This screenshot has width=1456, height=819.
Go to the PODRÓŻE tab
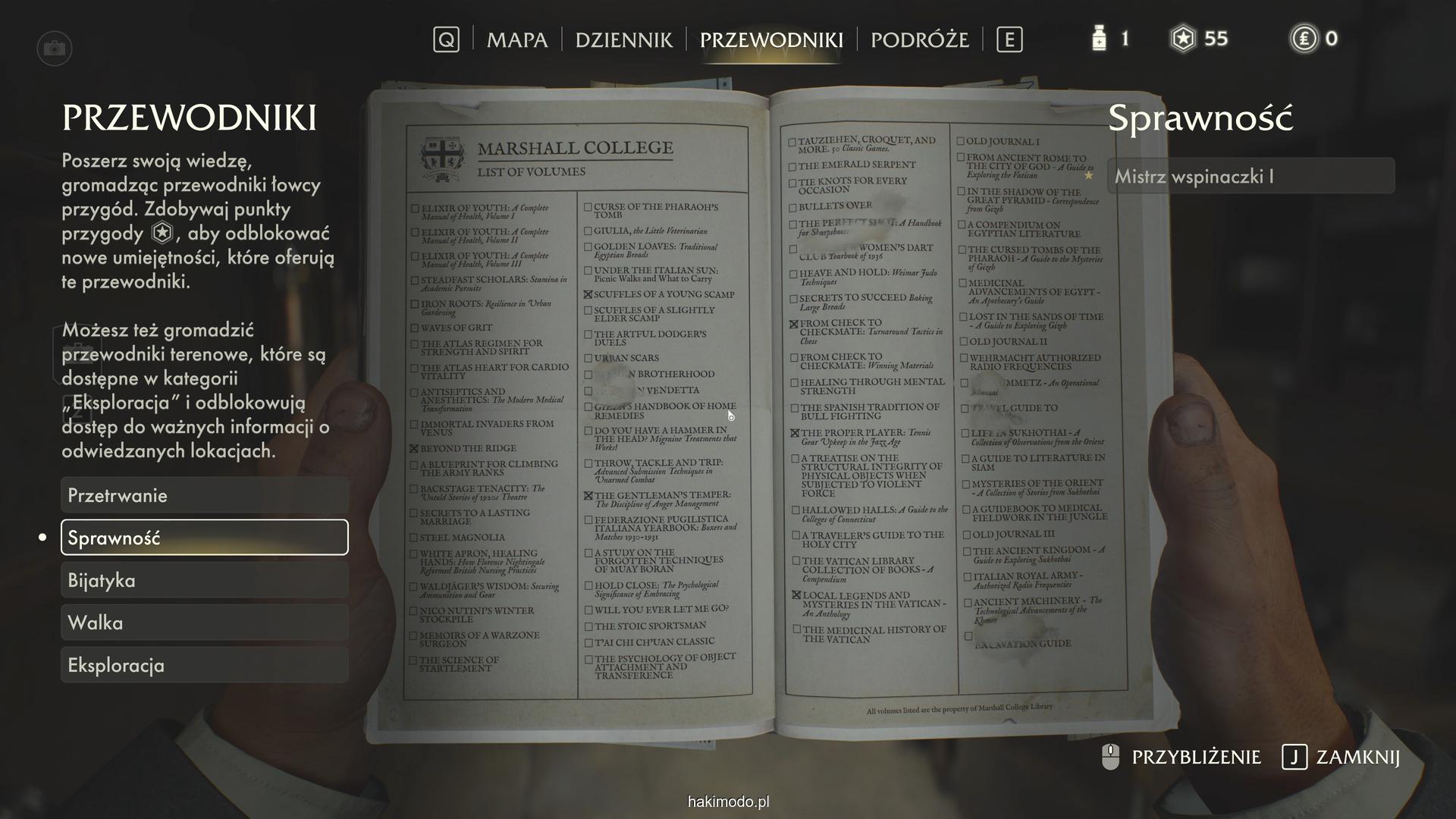click(x=919, y=39)
